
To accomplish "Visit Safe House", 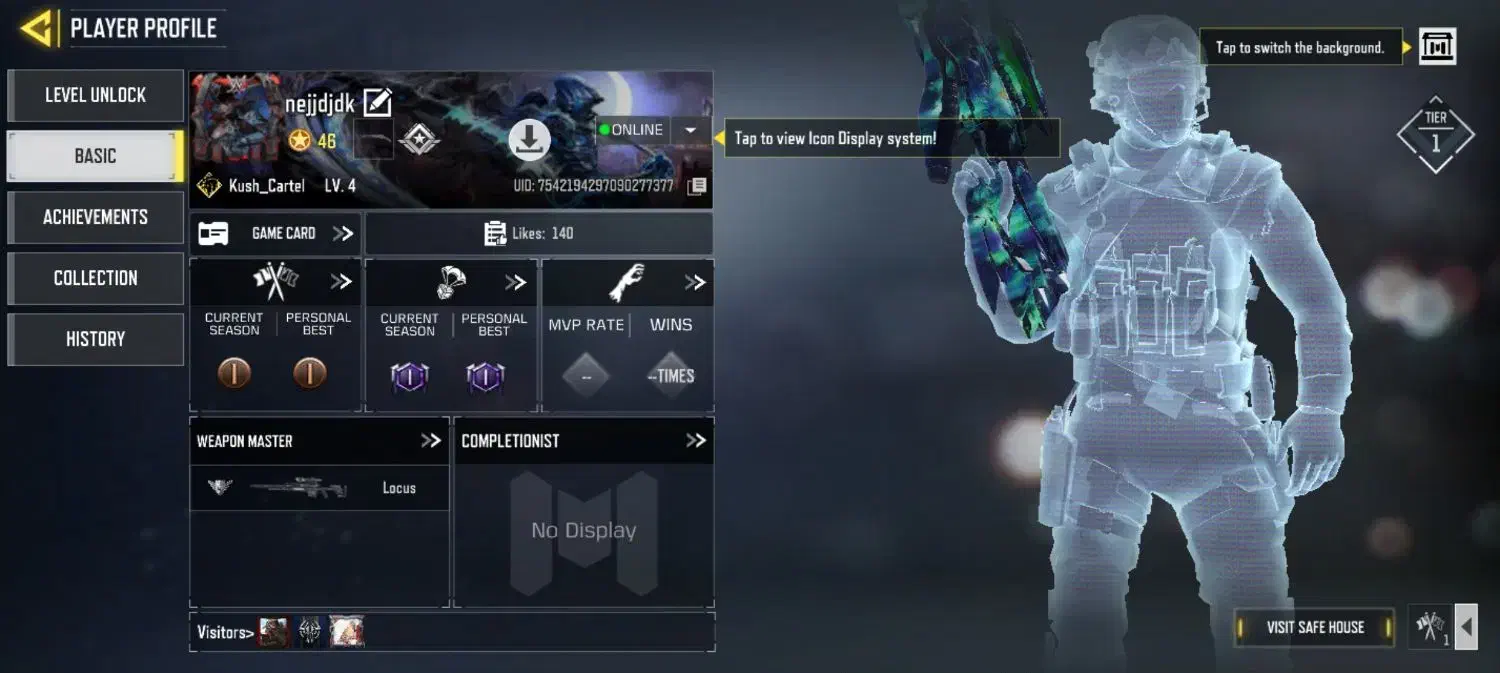I will pyautogui.click(x=1314, y=627).
